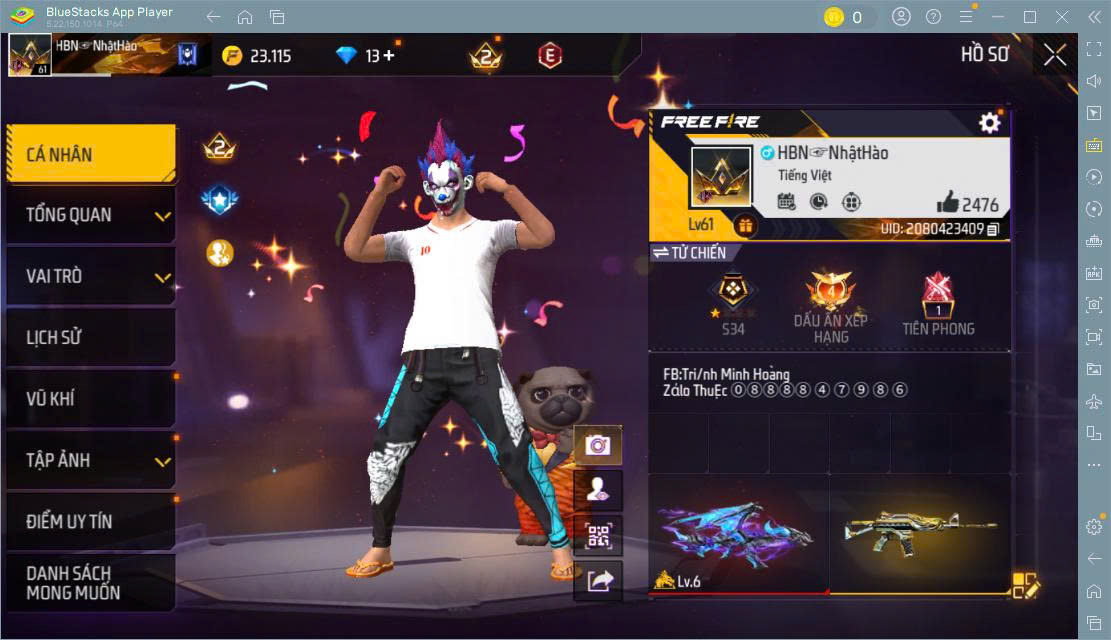The width and height of the screenshot is (1111, 640).
Task: Edit the weapon showcase layout
Action: (1026, 585)
